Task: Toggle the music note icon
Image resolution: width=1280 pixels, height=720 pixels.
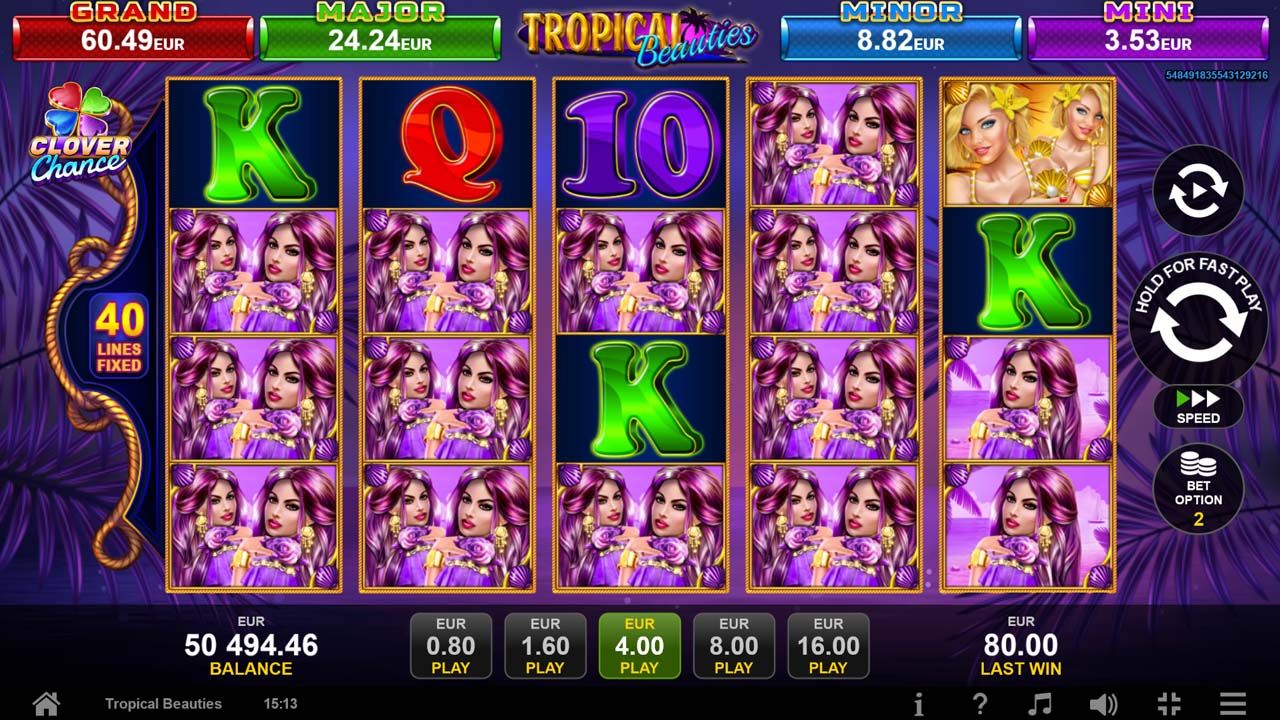Action: 1041,703
